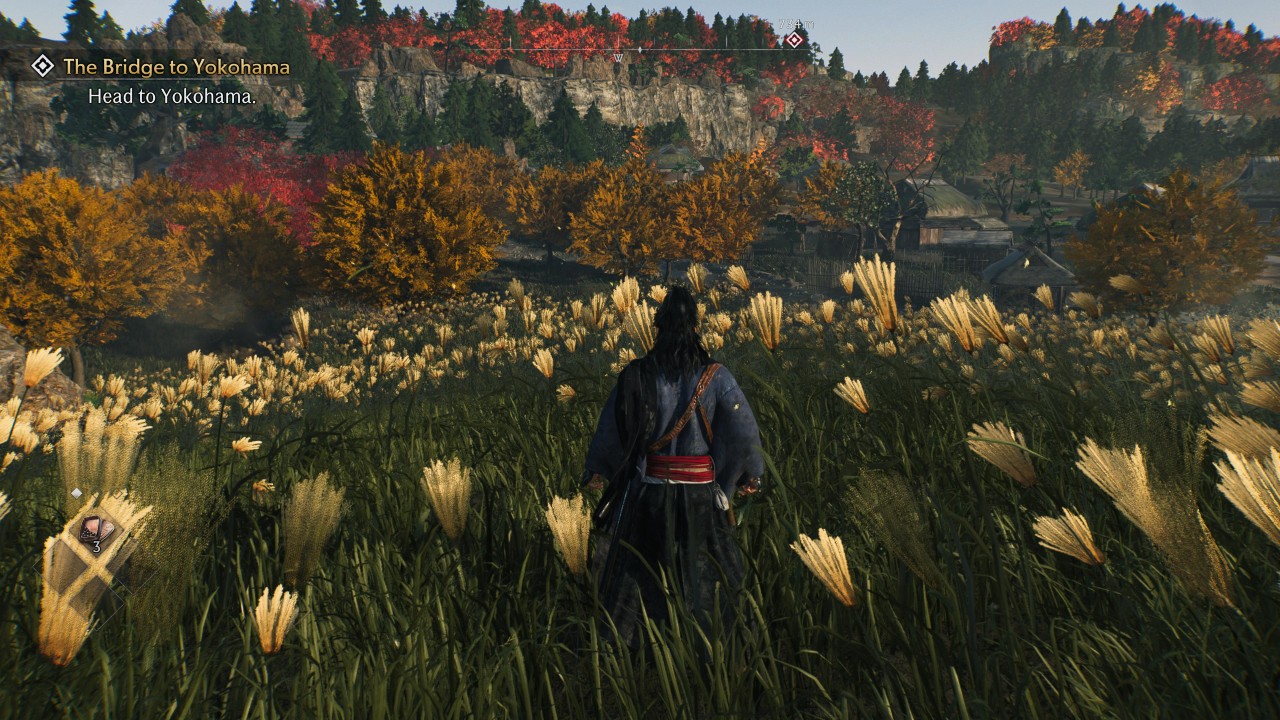
Task: Click the small white diamond above the item slot
Action: tap(77, 493)
